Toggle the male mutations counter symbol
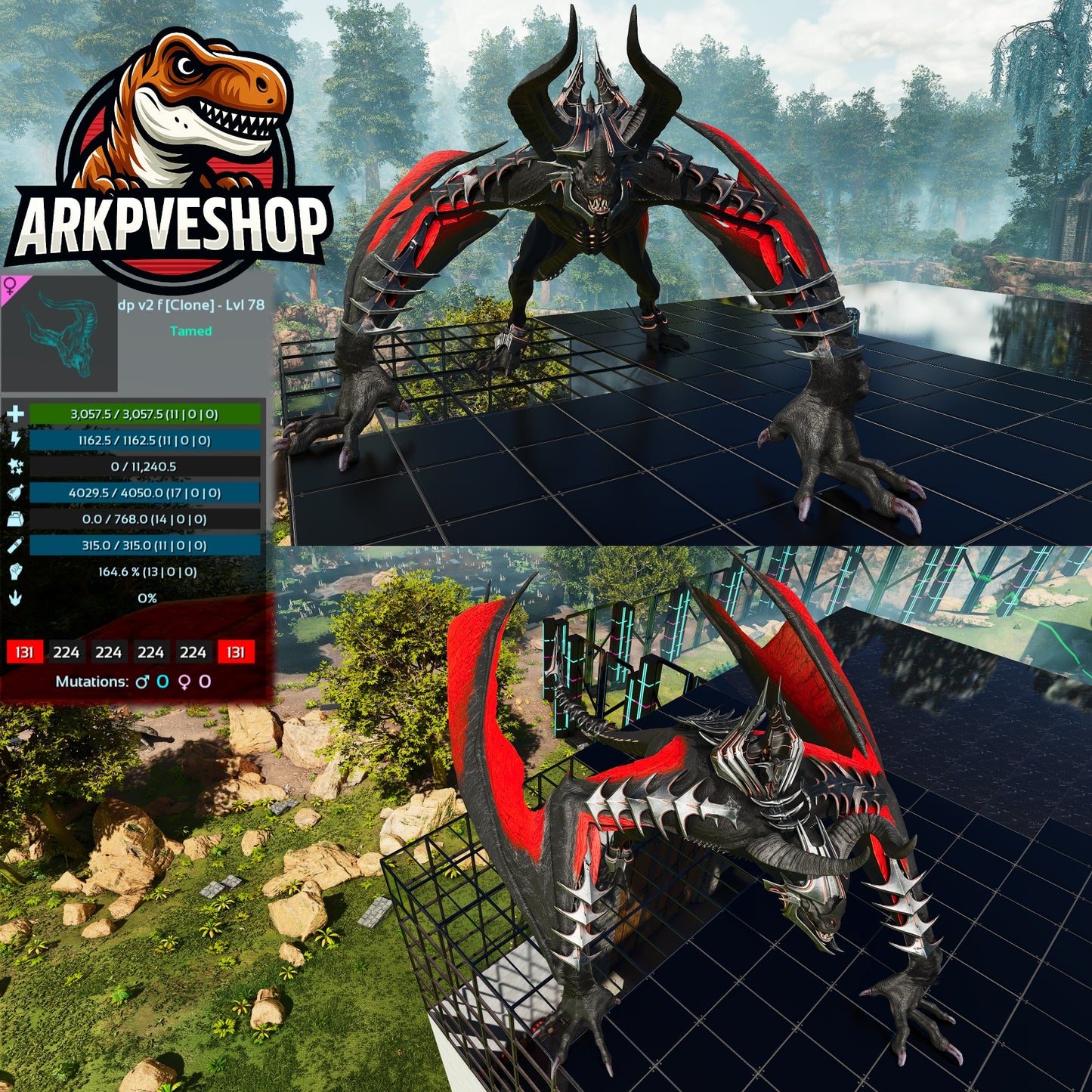This screenshot has height=1092, width=1092. pos(144,681)
